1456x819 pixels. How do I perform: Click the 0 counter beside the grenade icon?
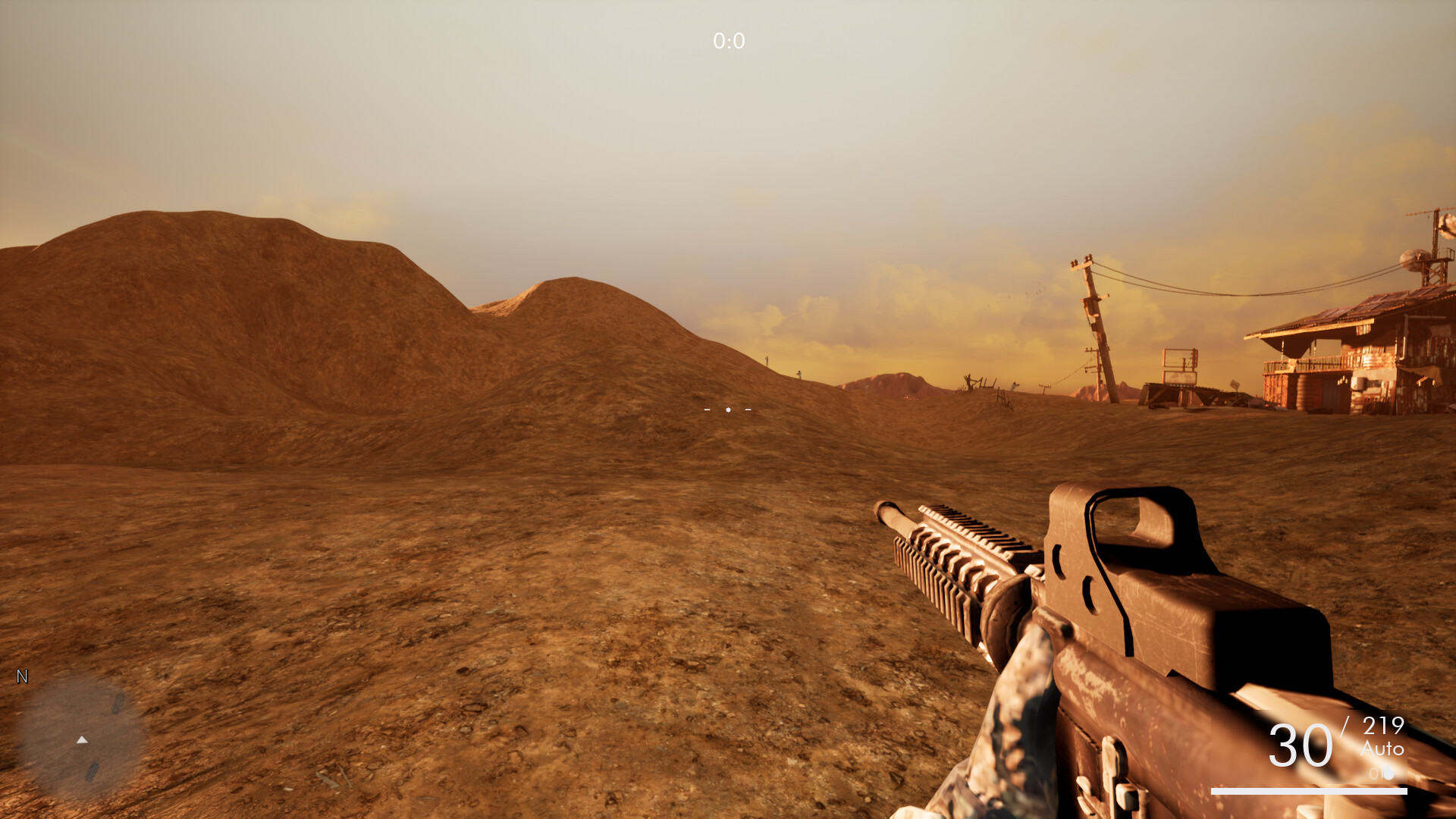1374,773
